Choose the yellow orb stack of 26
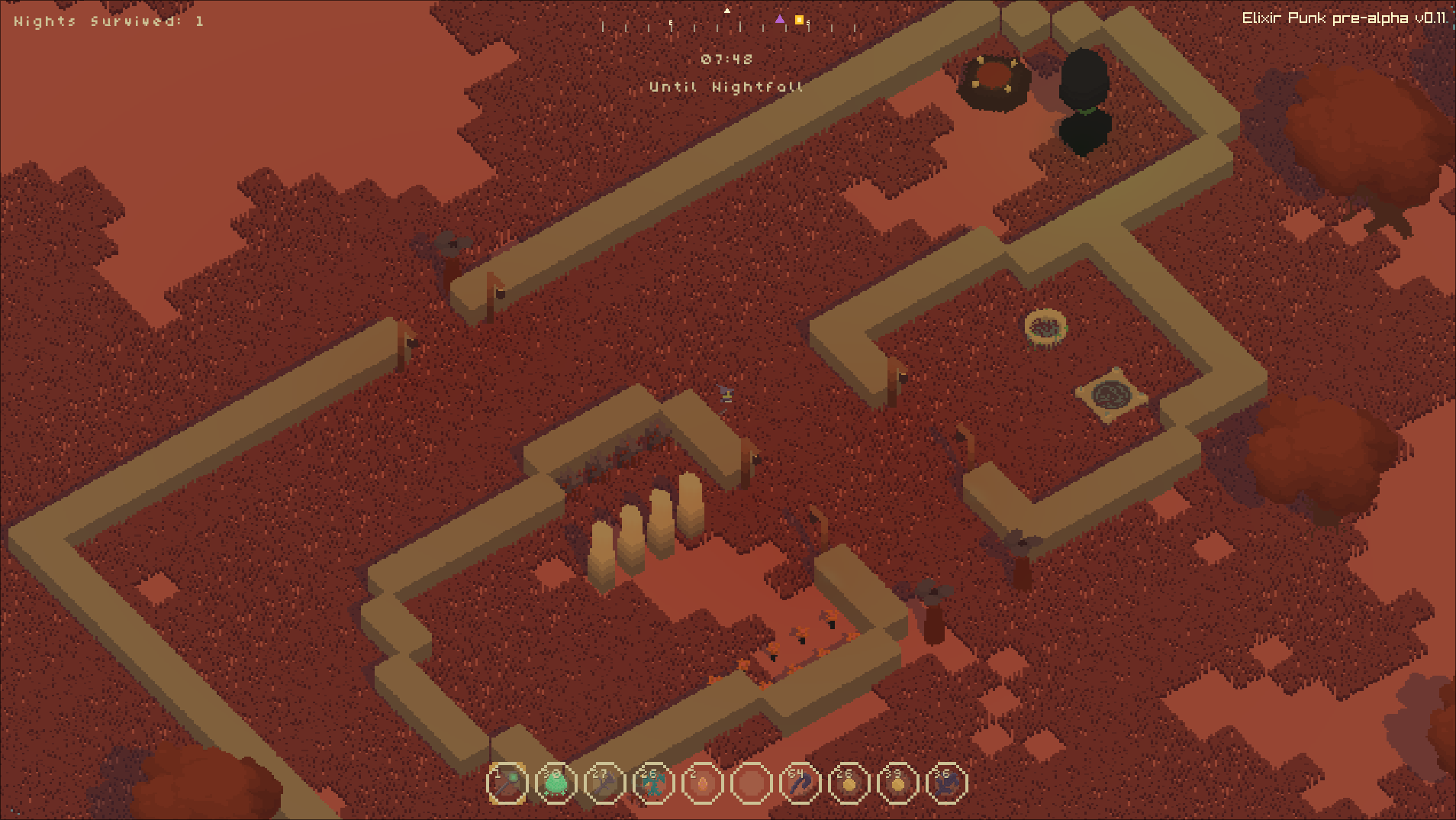The width and height of the screenshot is (1456, 820). [x=849, y=783]
